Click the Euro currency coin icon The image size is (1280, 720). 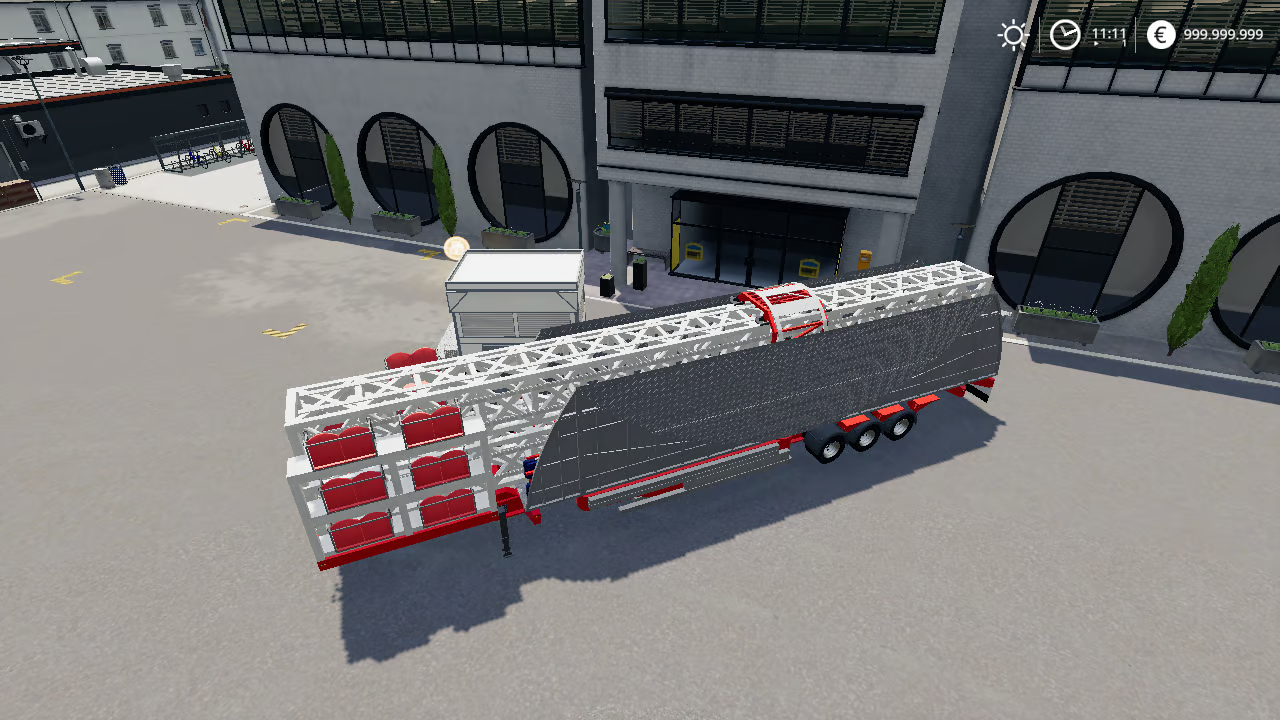(1160, 34)
